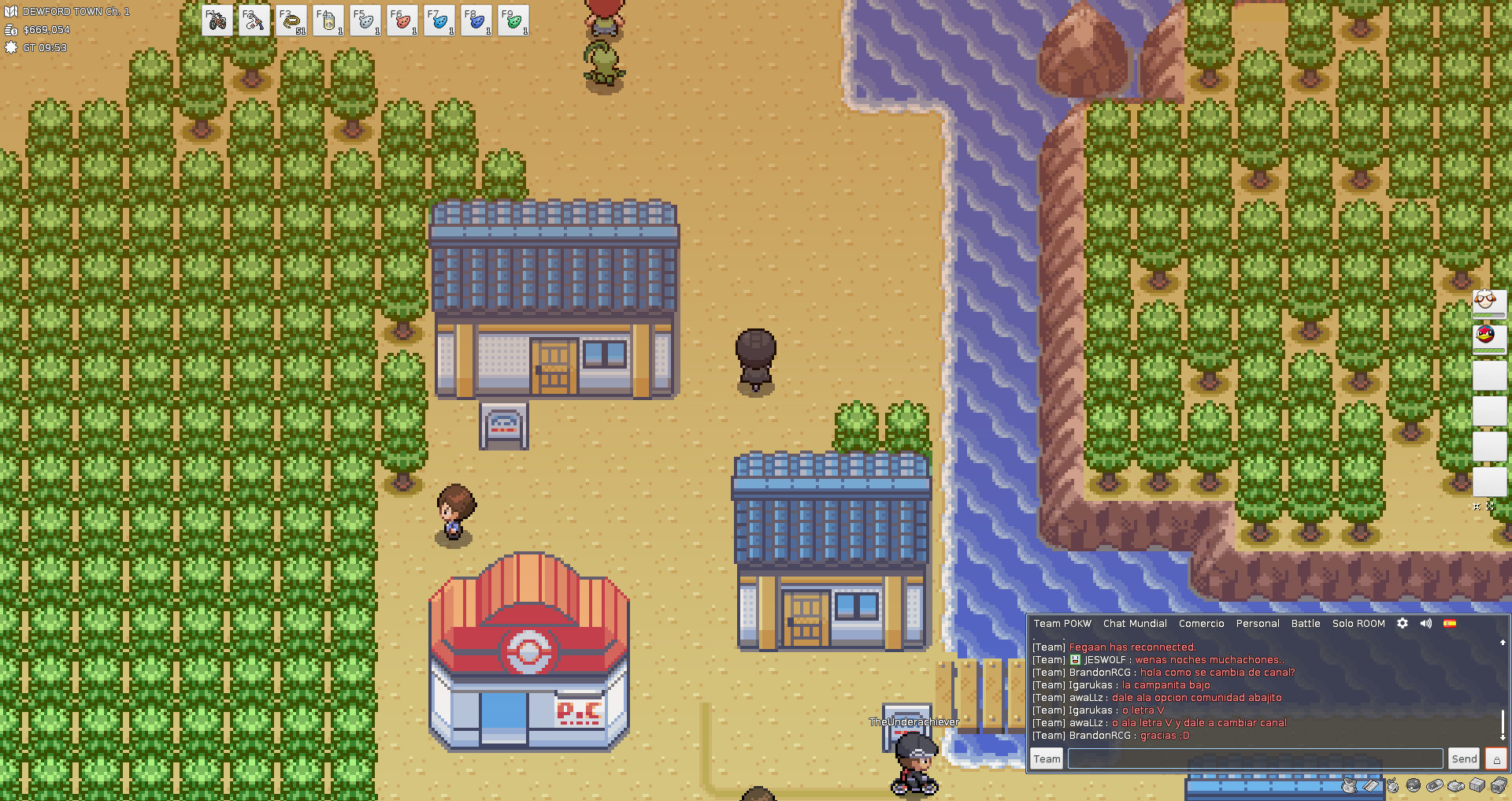Switch to the Comercio chat tab
Viewport: 1512px width, 801px height.
(x=1201, y=624)
